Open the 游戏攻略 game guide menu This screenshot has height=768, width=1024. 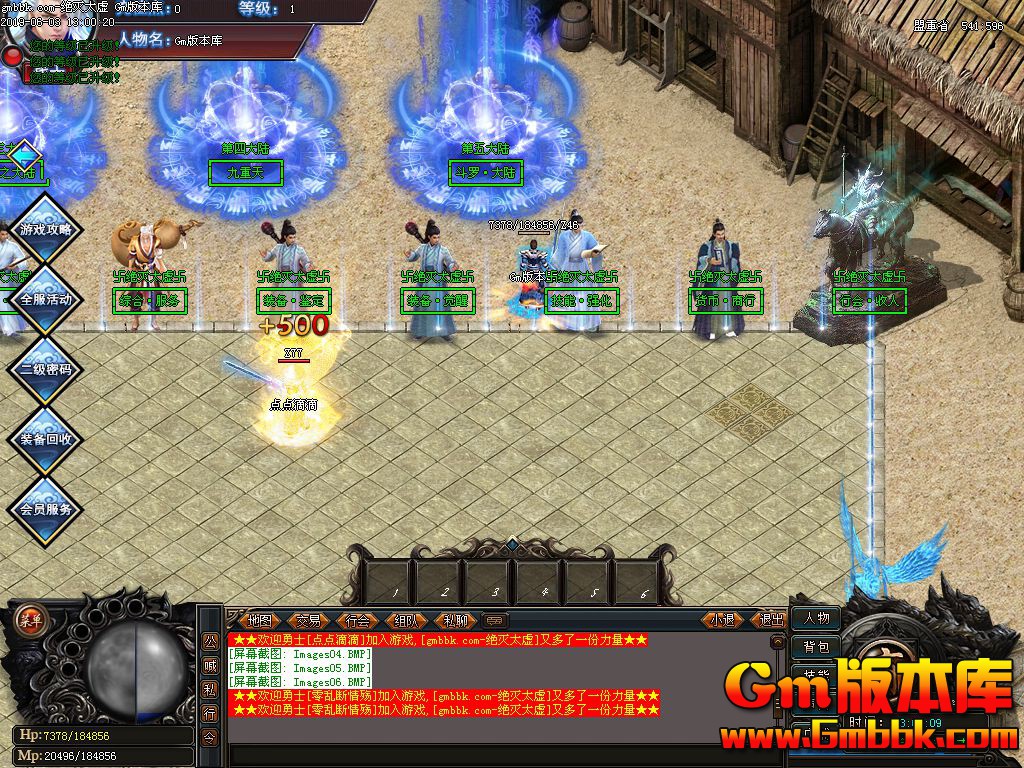(46, 229)
